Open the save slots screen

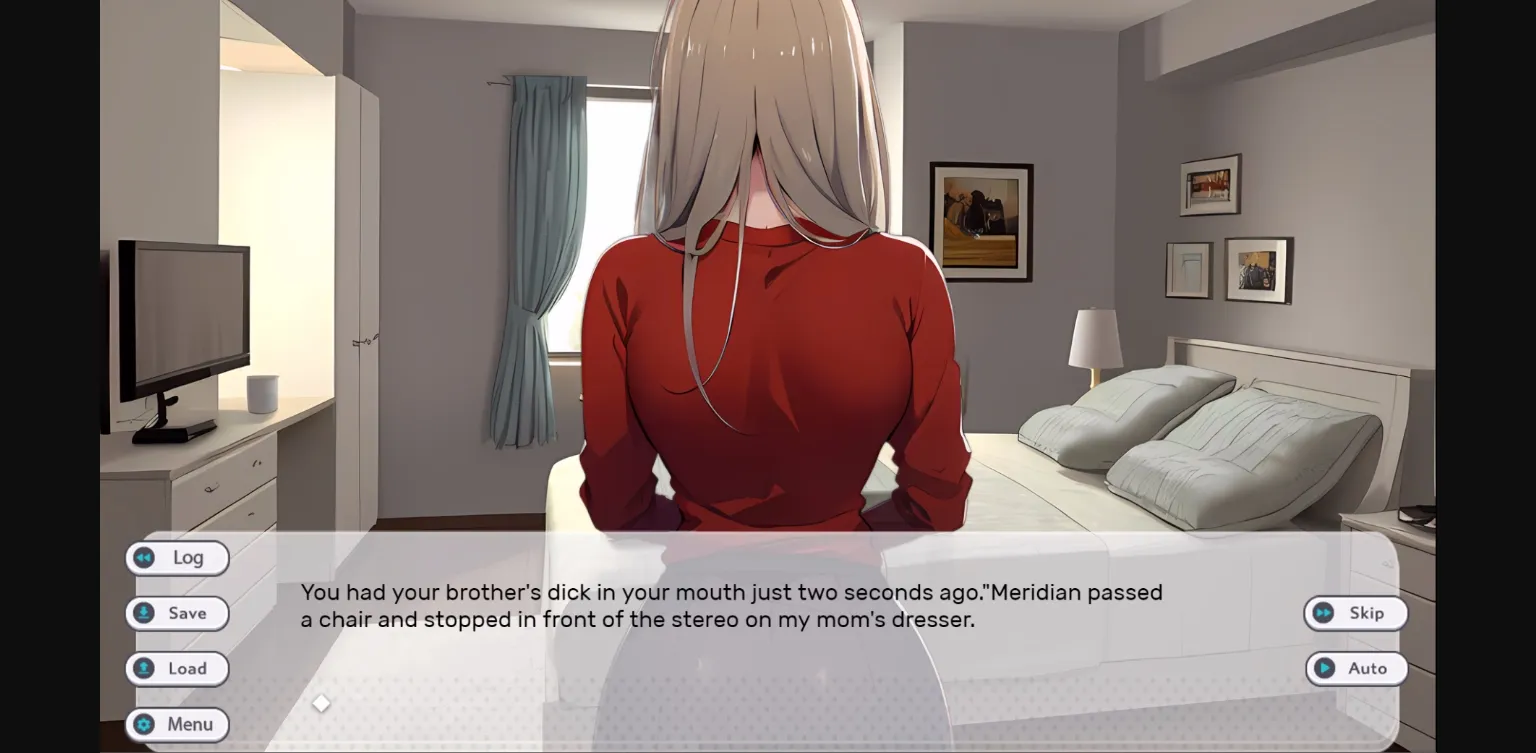click(x=177, y=613)
